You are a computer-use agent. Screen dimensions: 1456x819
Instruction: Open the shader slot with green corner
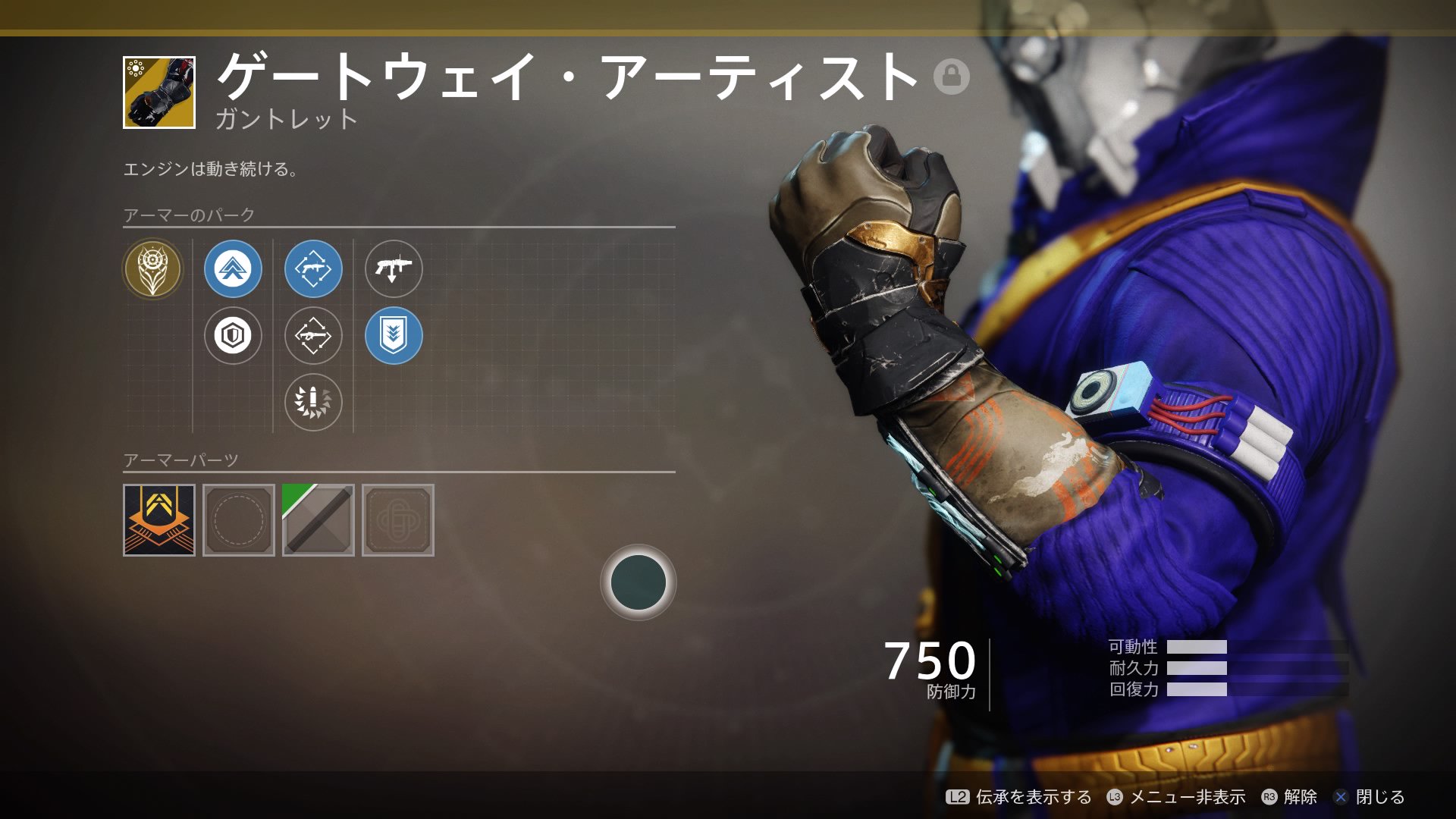(318, 520)
